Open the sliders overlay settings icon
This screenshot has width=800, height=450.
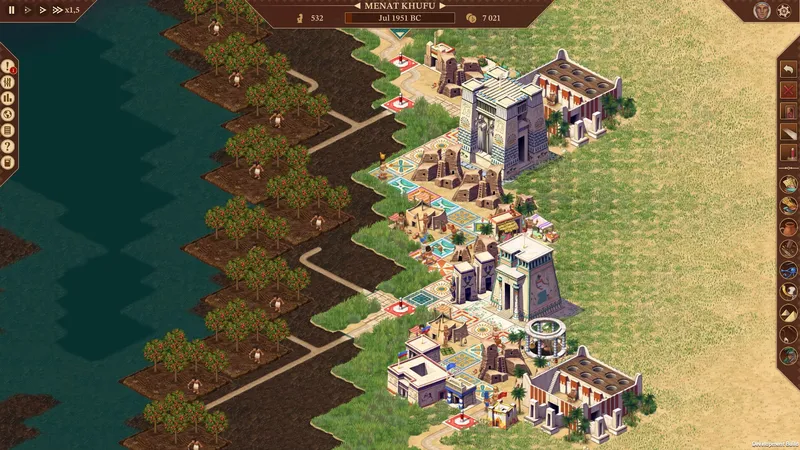[8, 81]
